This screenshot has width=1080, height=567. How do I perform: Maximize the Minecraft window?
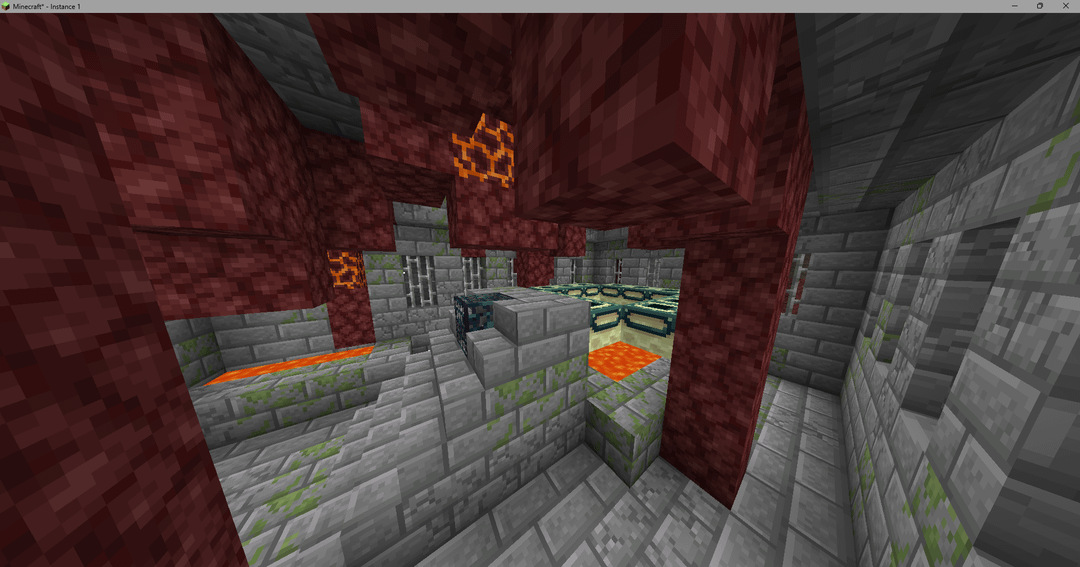tap(1039, 6)
